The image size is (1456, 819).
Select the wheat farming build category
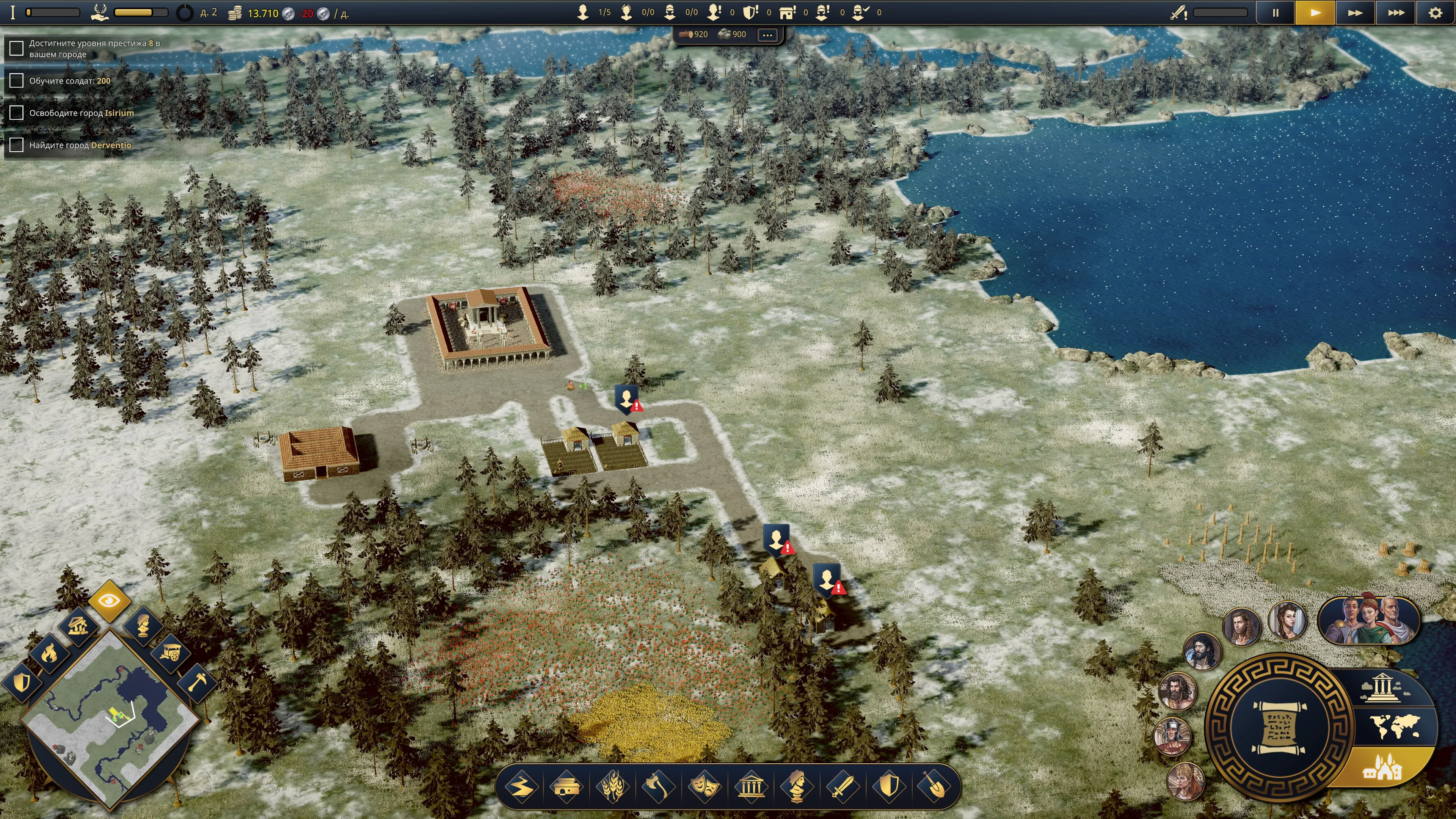[612, 786]
